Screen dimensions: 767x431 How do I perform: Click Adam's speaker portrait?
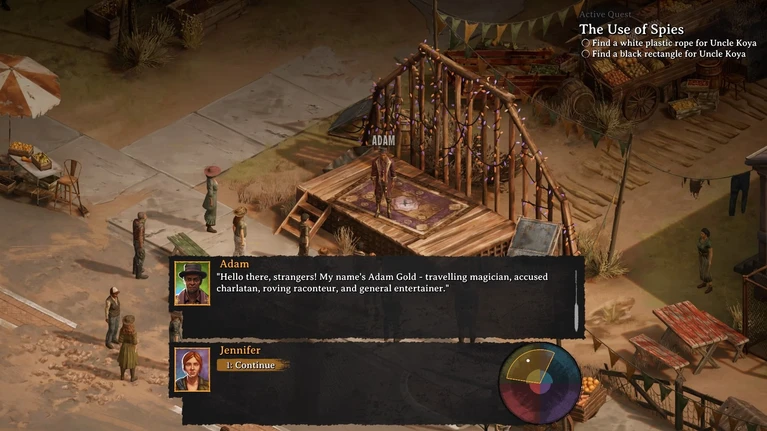(x=192, y=282)
